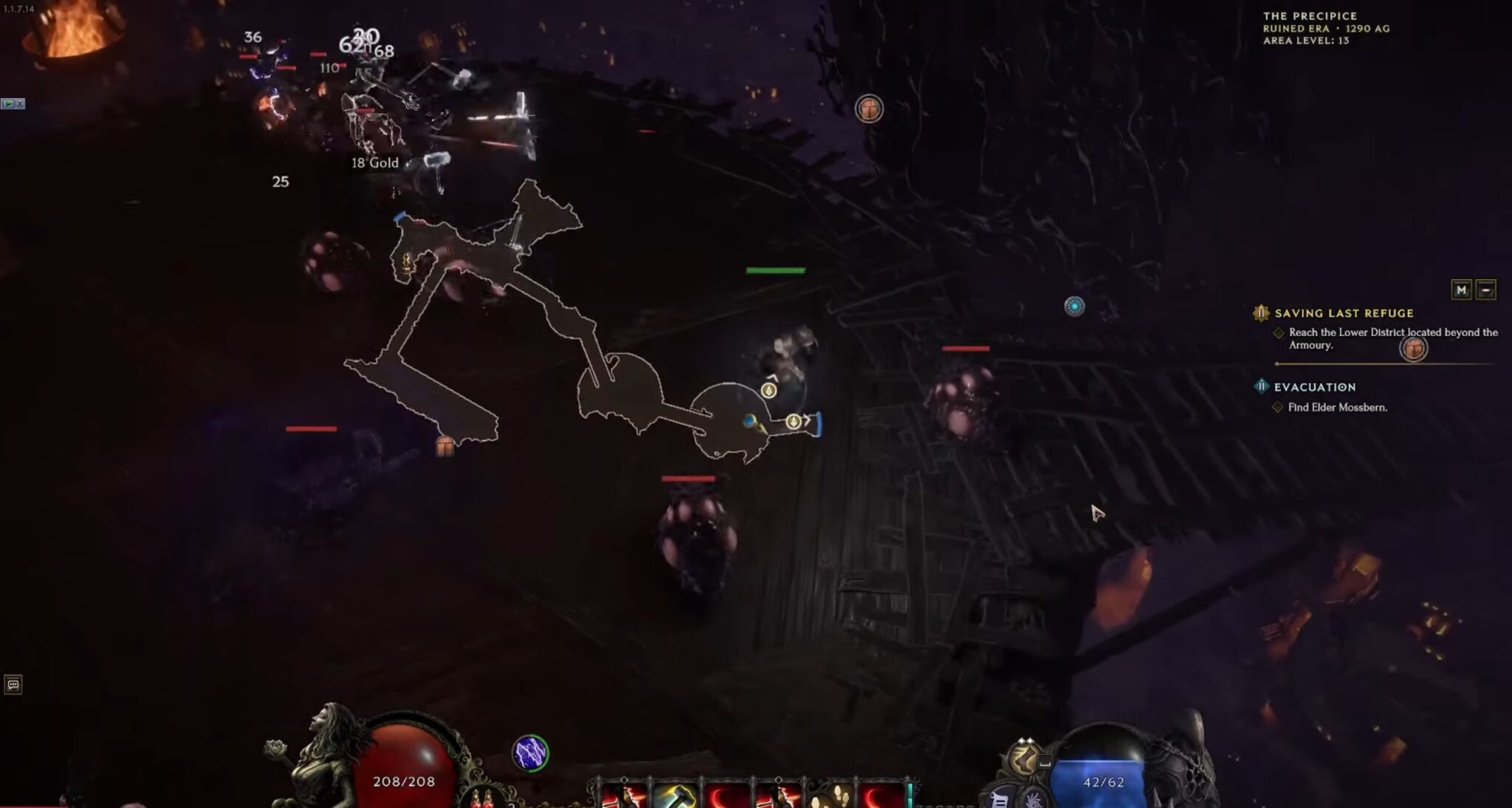Expand the video overlay arrow top left
The width and height of the screenshot is (1512, 808).
(x=9, y=105)
